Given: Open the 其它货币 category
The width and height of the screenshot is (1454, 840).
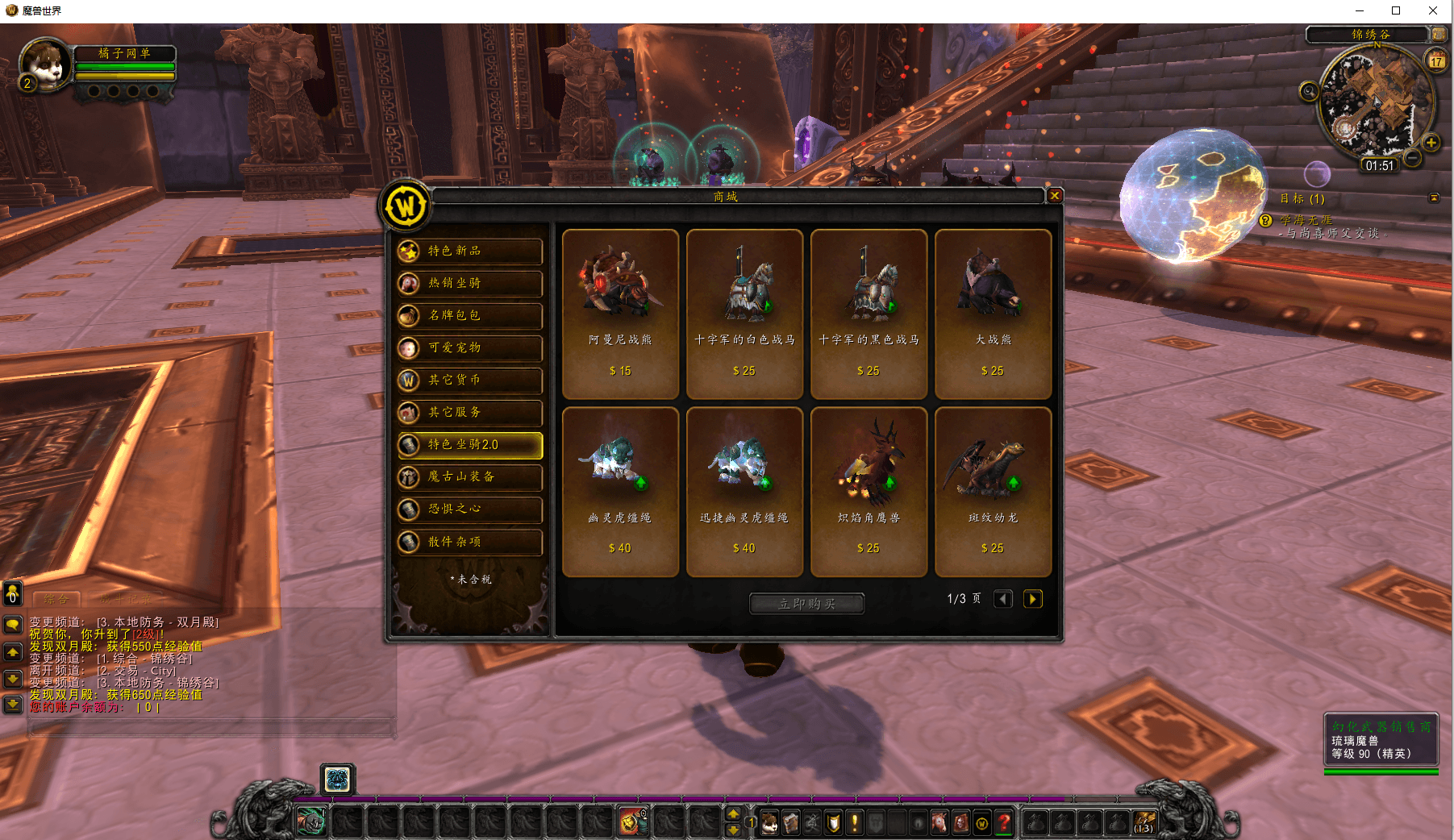Looking at the screenshot, I should [x=470, y=380].
